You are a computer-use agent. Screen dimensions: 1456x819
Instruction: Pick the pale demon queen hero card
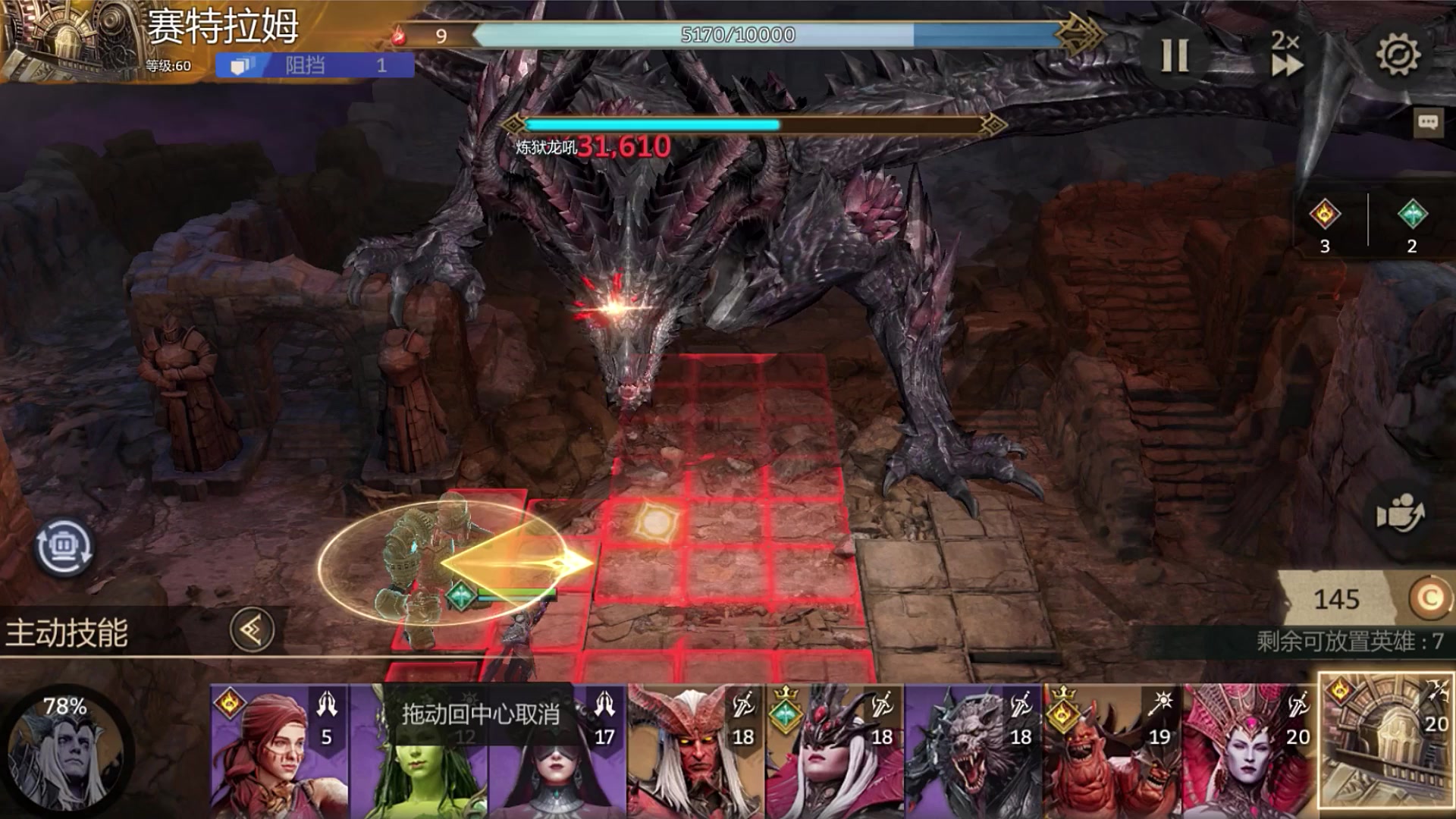click(x=1250, y=751)
